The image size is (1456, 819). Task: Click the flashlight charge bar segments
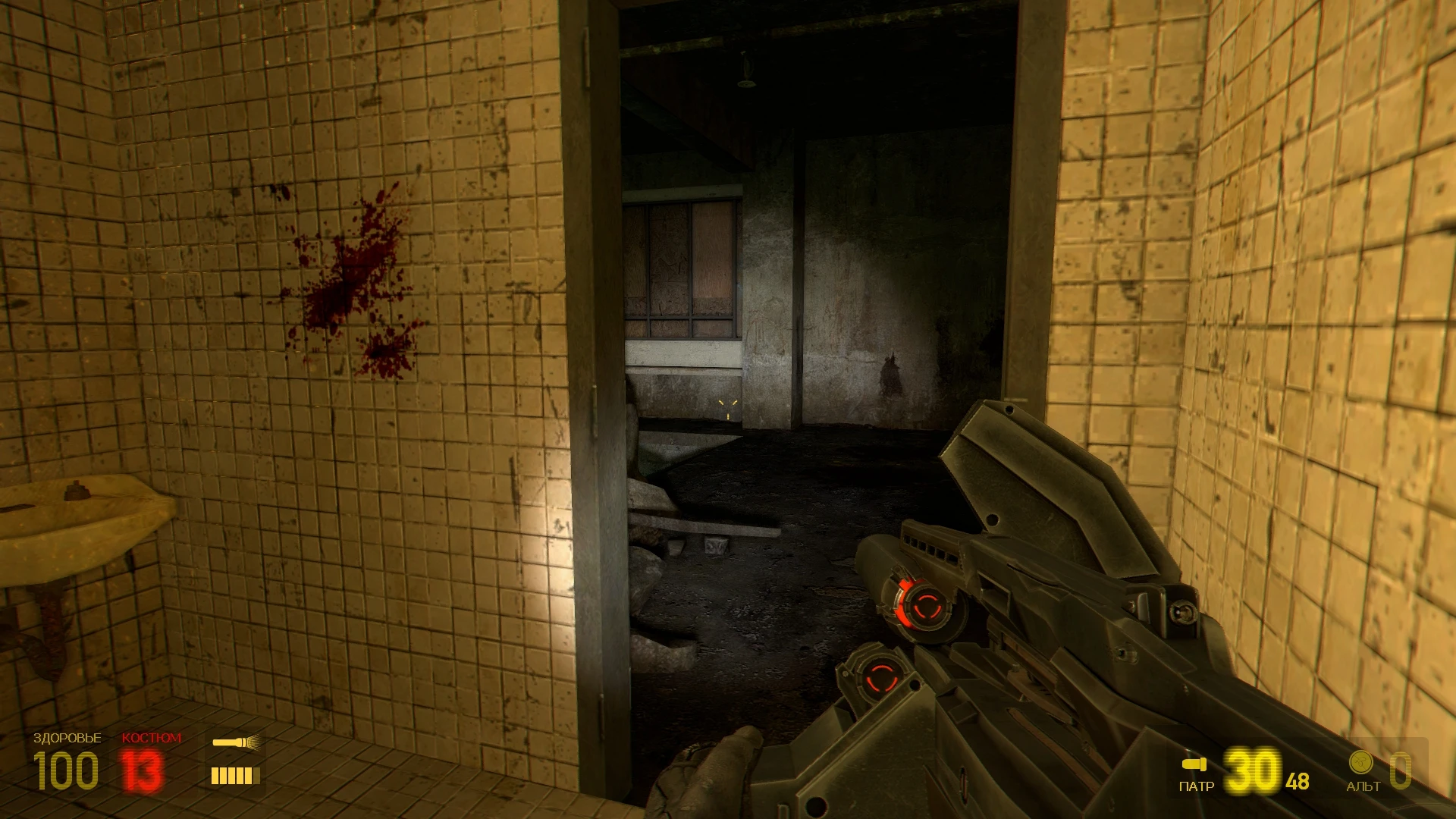235,775
